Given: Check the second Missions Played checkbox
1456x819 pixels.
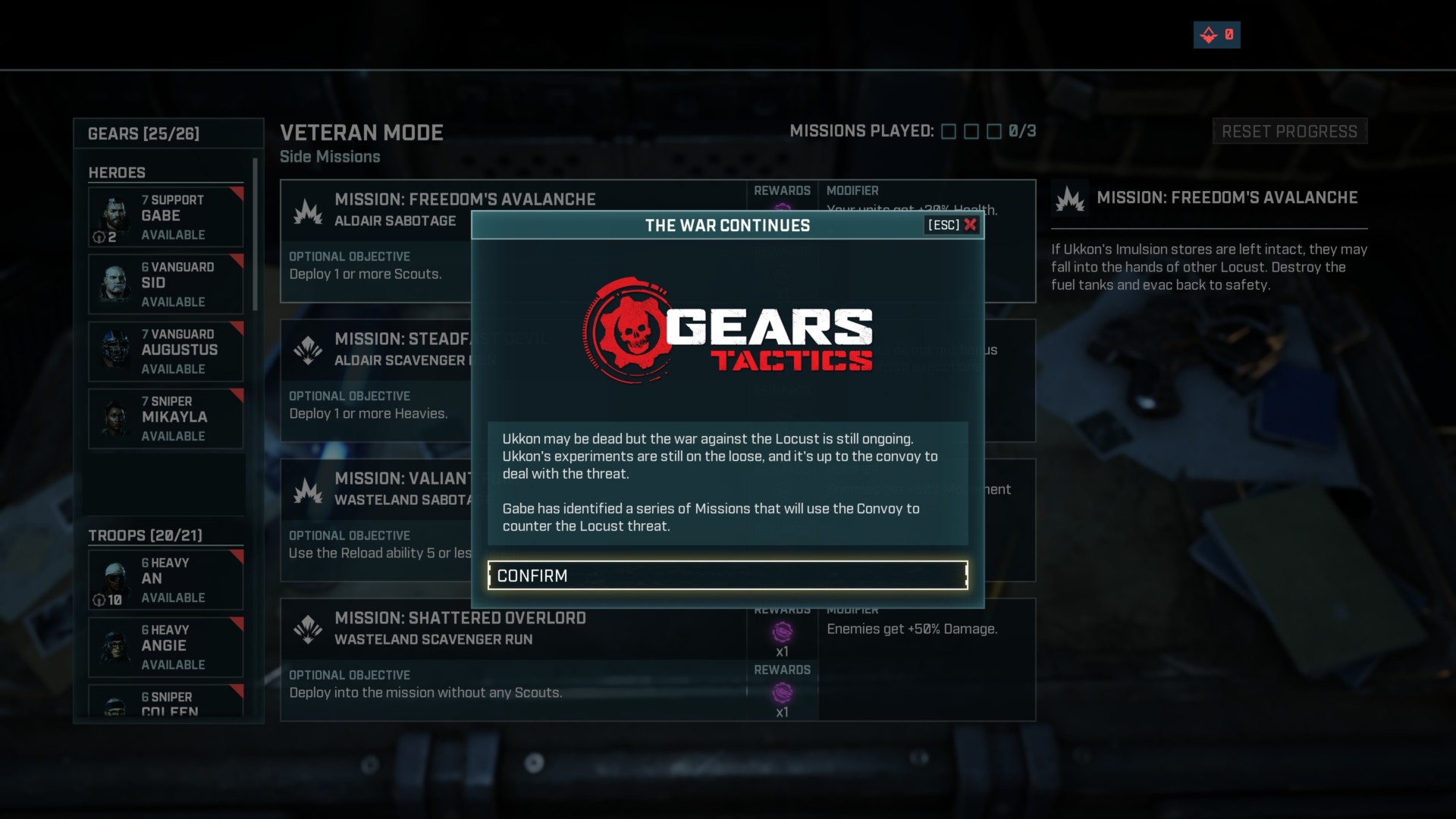Looking at the screenshot, I should tap(971, 131).
